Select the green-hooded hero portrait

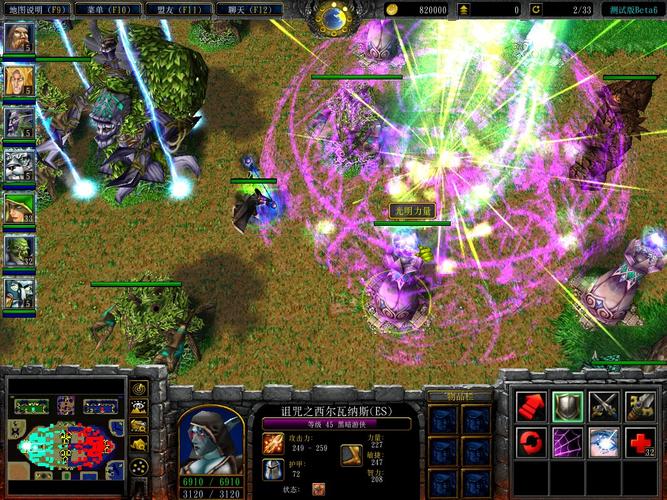point(19,208)
